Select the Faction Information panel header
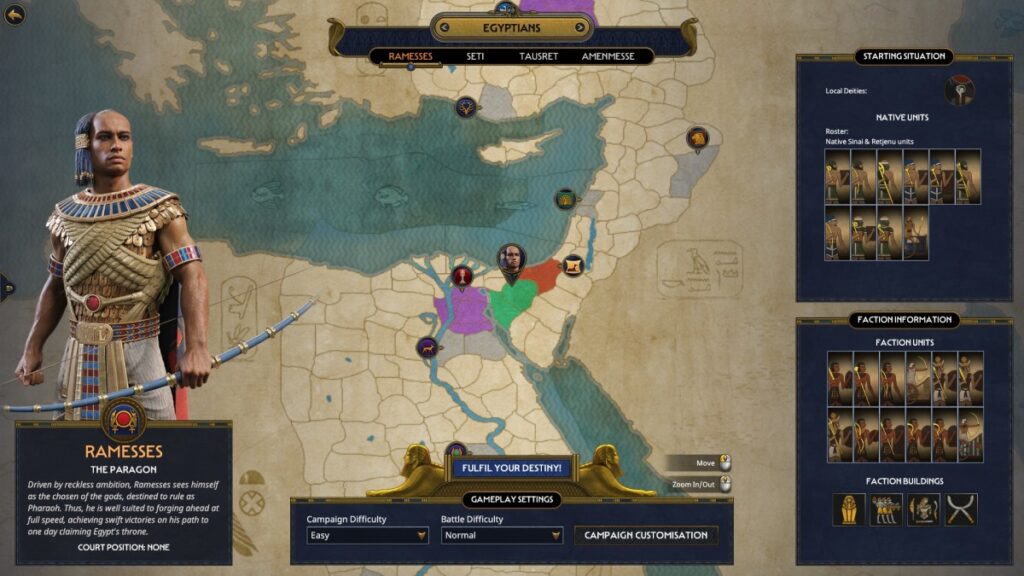 (x=904, y=320)
